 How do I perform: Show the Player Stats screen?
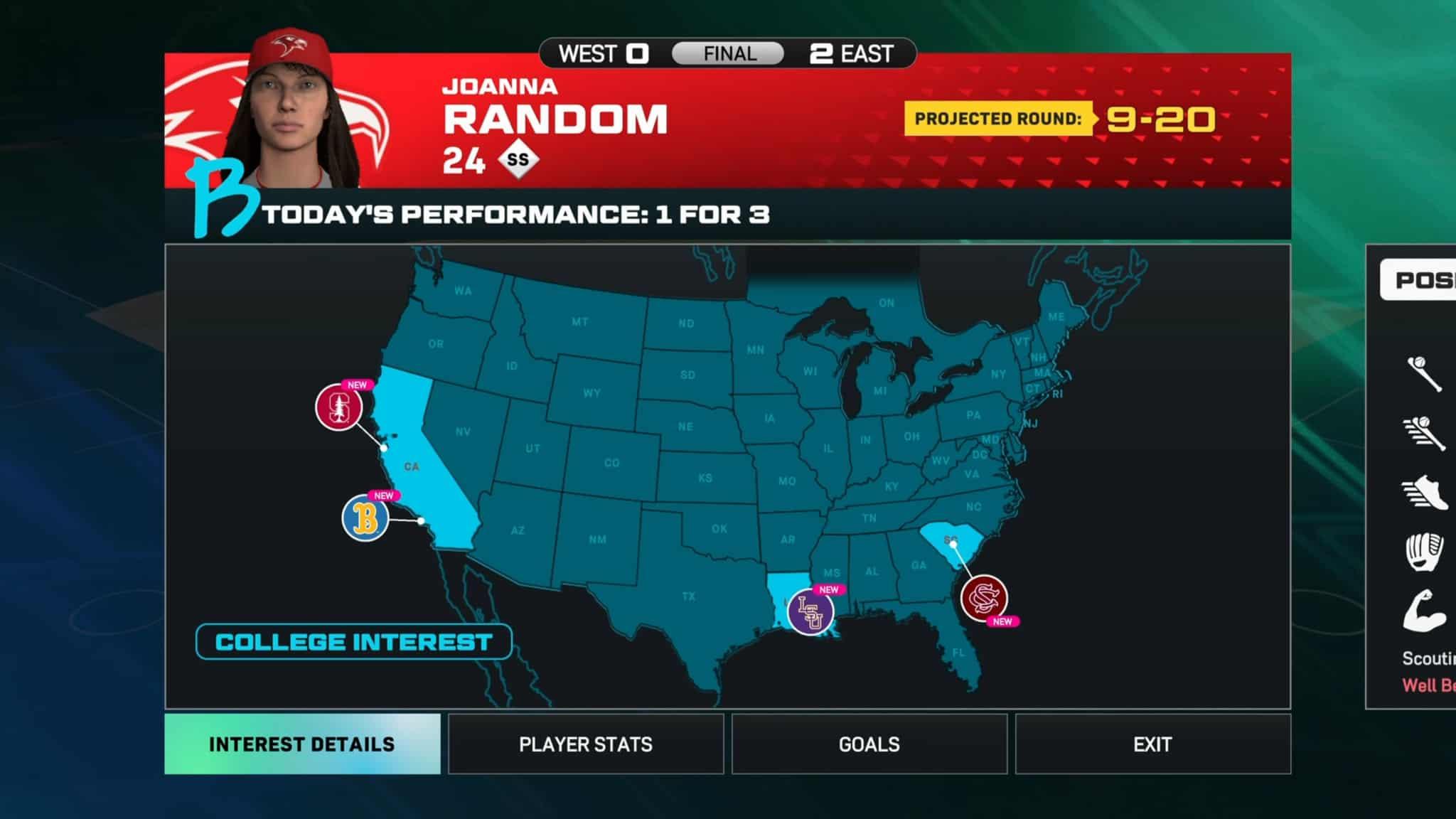pos(586,744)
